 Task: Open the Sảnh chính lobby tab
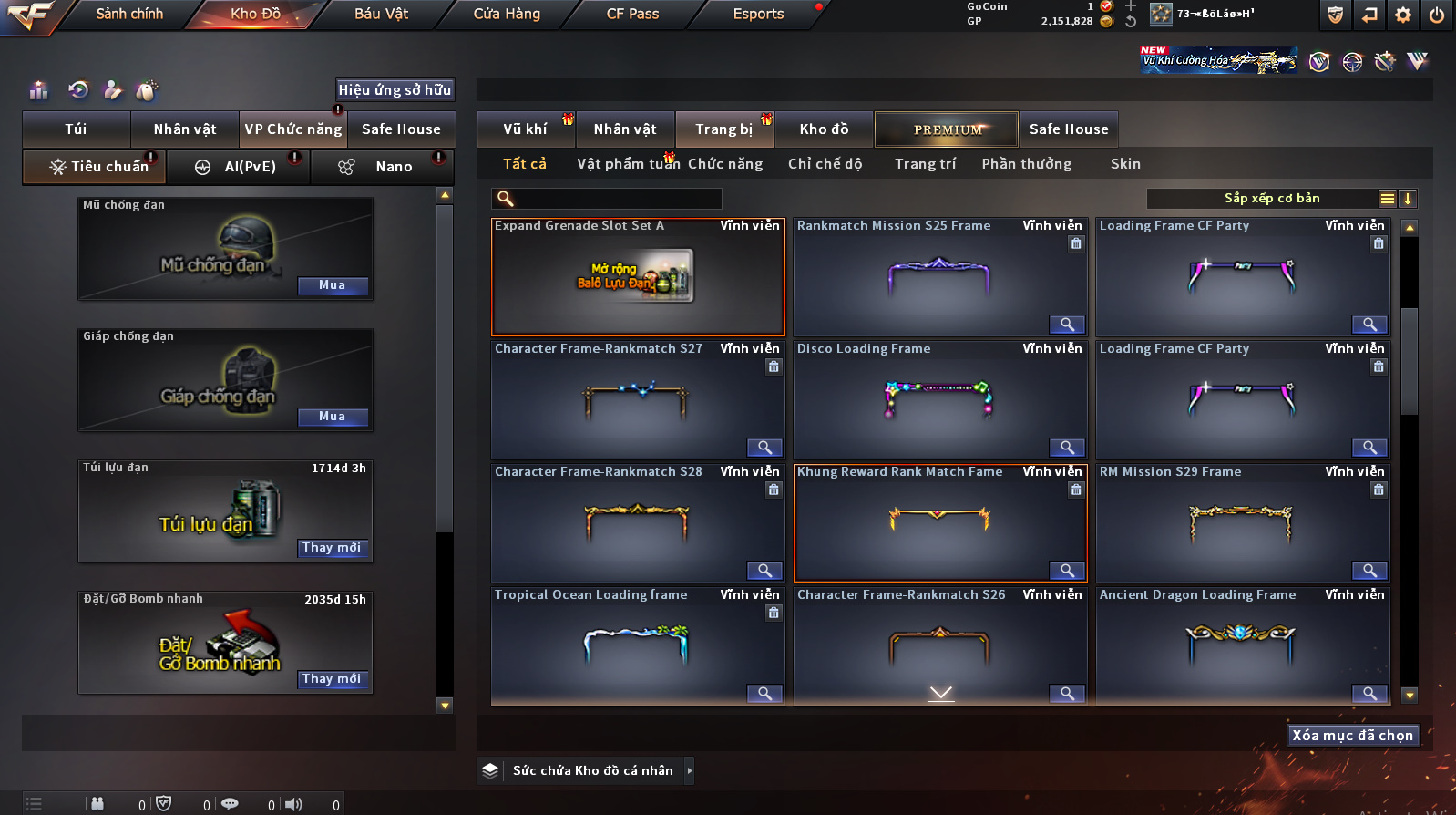[129, 14]
